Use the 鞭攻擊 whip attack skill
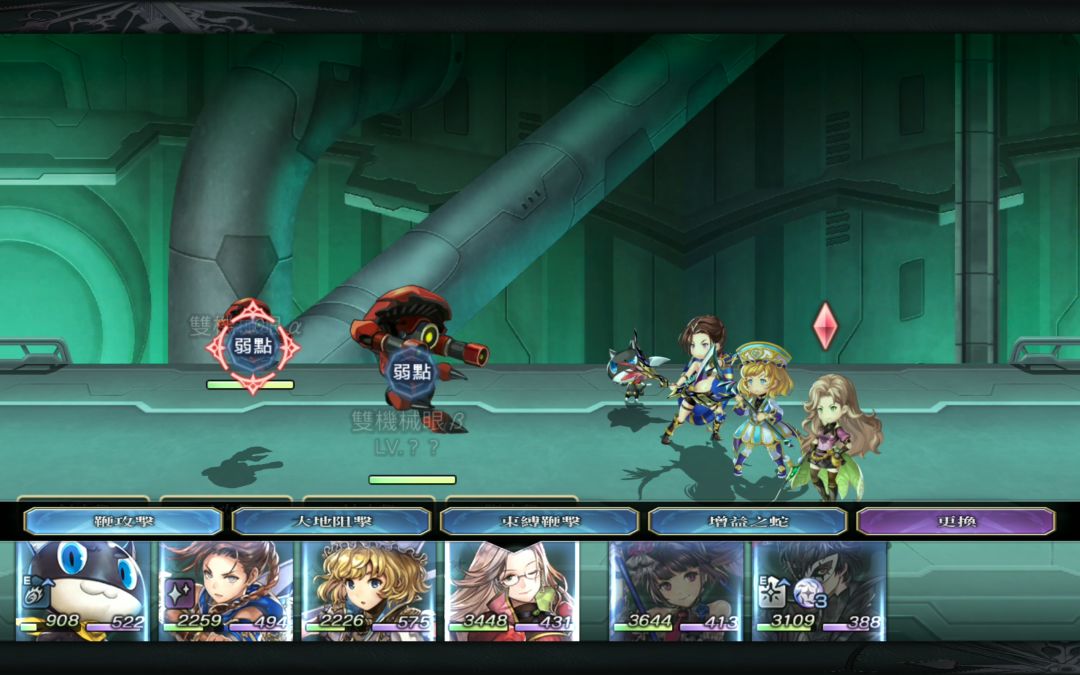The height and width of the screenshot is (675, 1080). point(123,521)
